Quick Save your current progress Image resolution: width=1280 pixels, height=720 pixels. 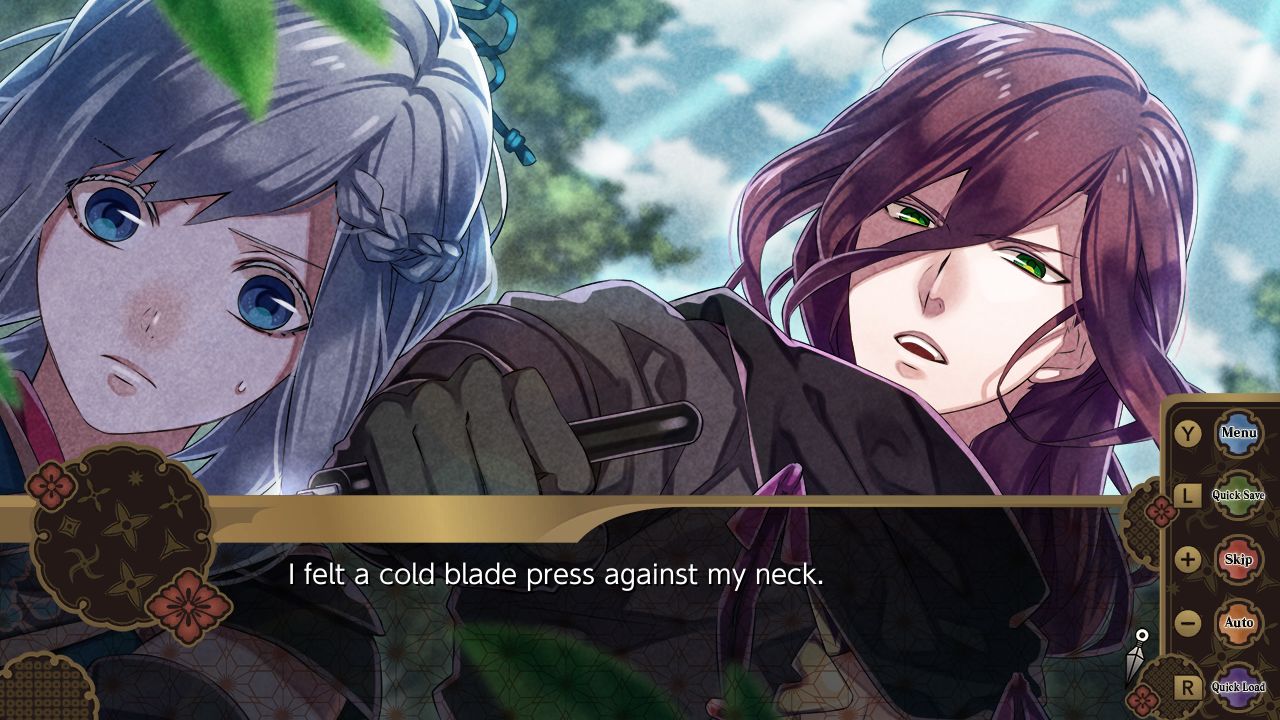click(1237, 494)
